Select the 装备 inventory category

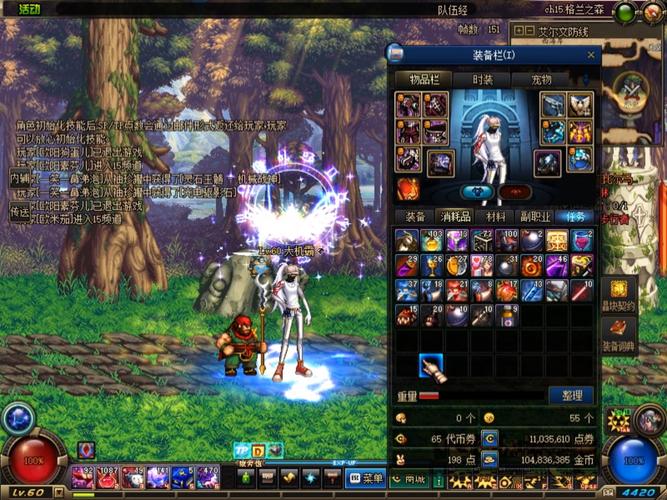414,216
